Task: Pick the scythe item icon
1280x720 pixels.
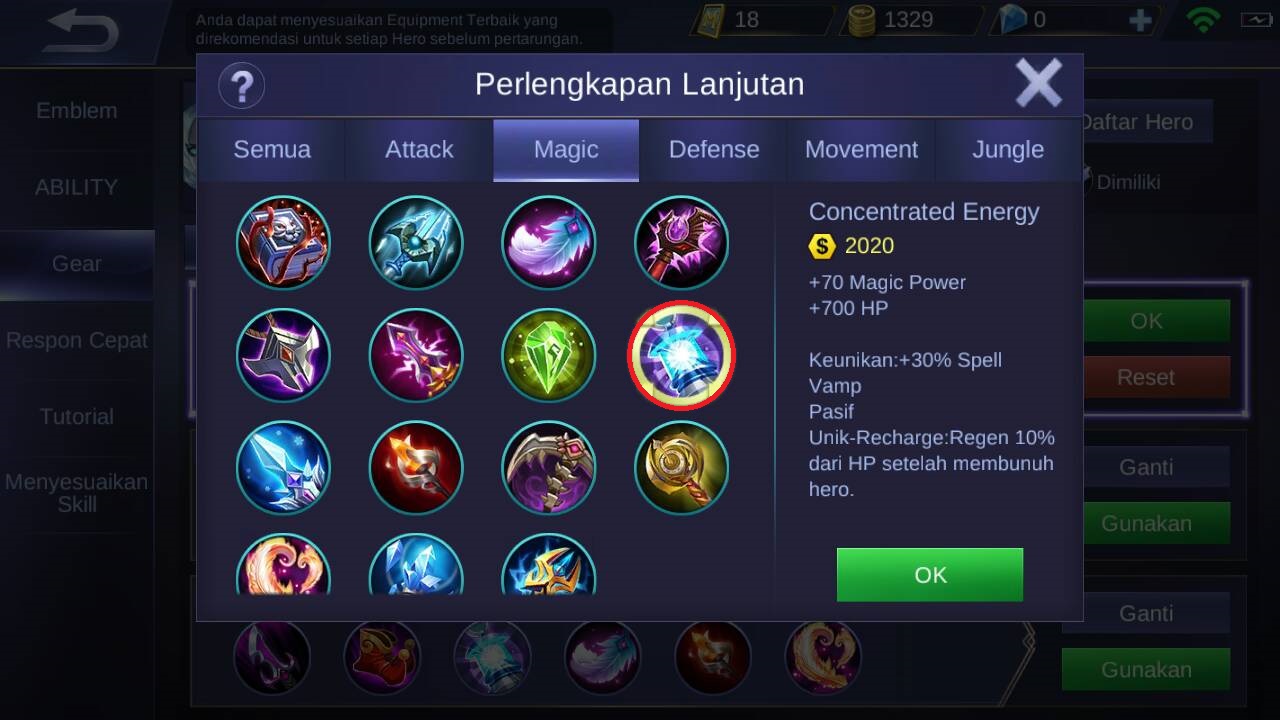Action: (x=548, y=468)
